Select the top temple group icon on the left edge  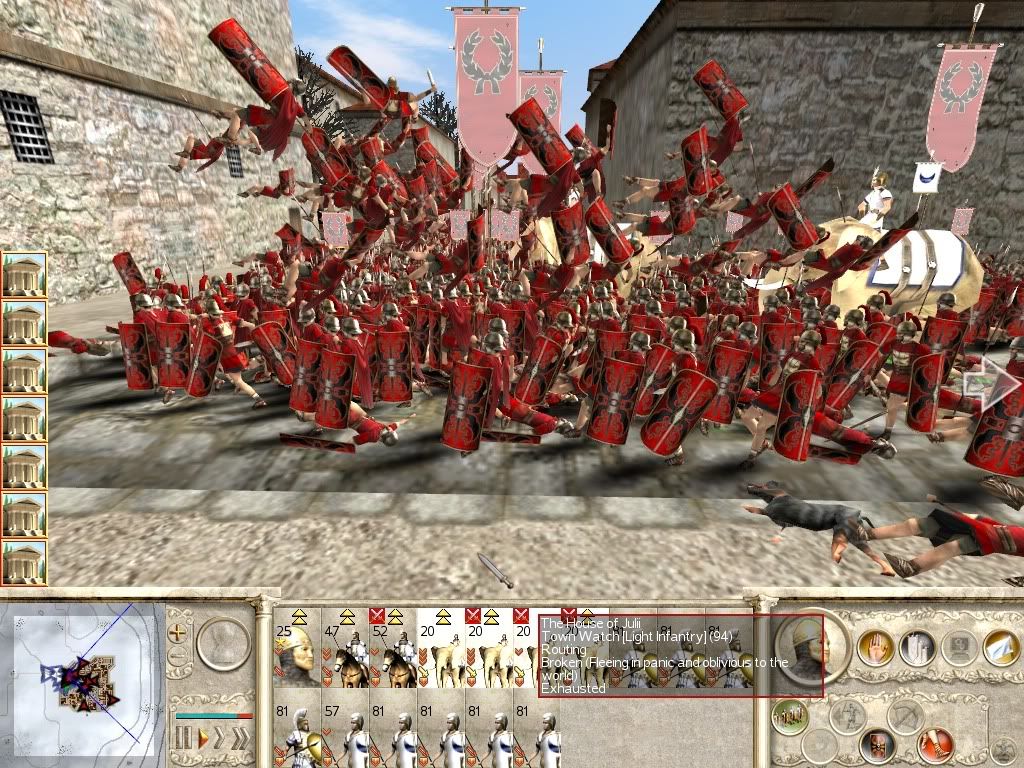tap(24, 274)
